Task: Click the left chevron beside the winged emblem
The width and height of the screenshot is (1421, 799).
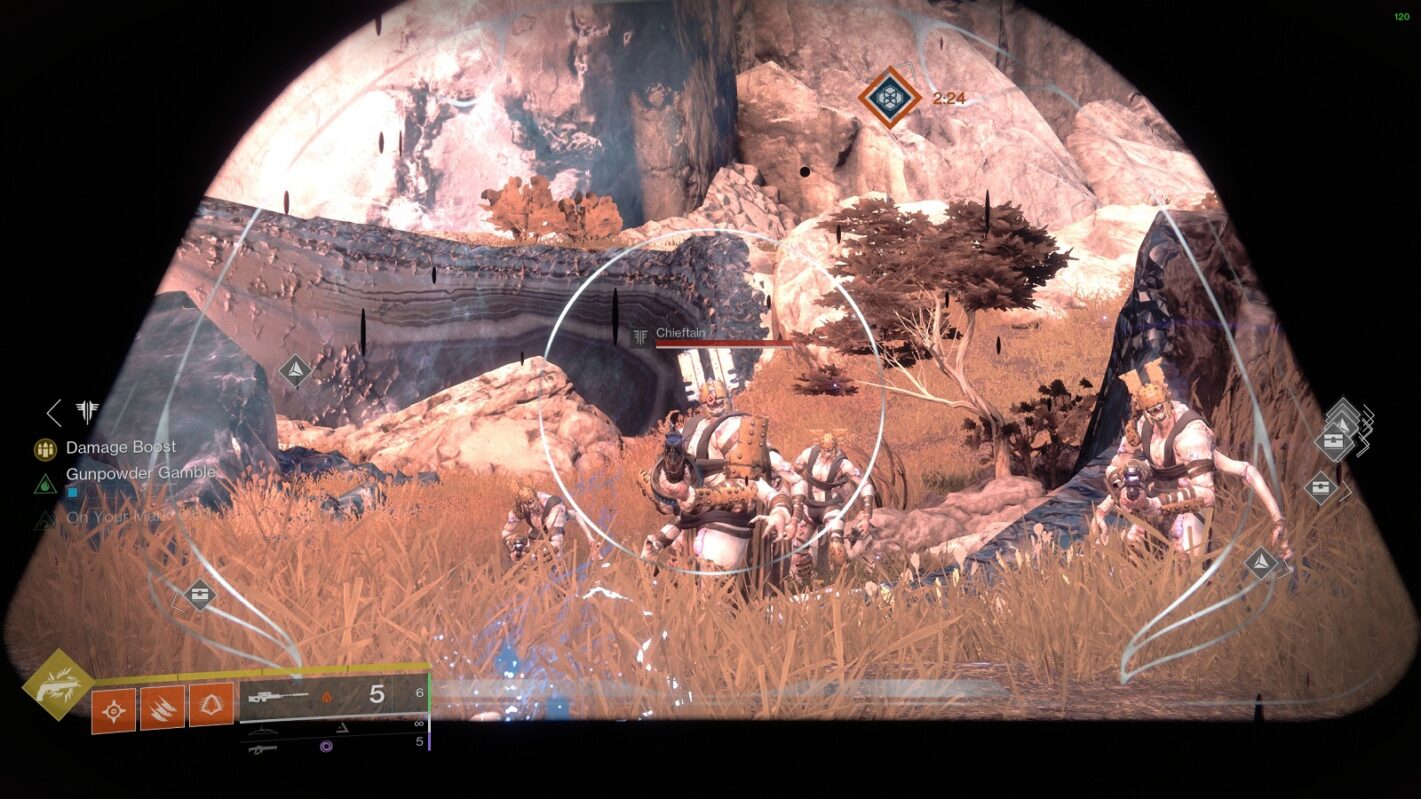Action: pyautogui.click(x=54, y=411)
